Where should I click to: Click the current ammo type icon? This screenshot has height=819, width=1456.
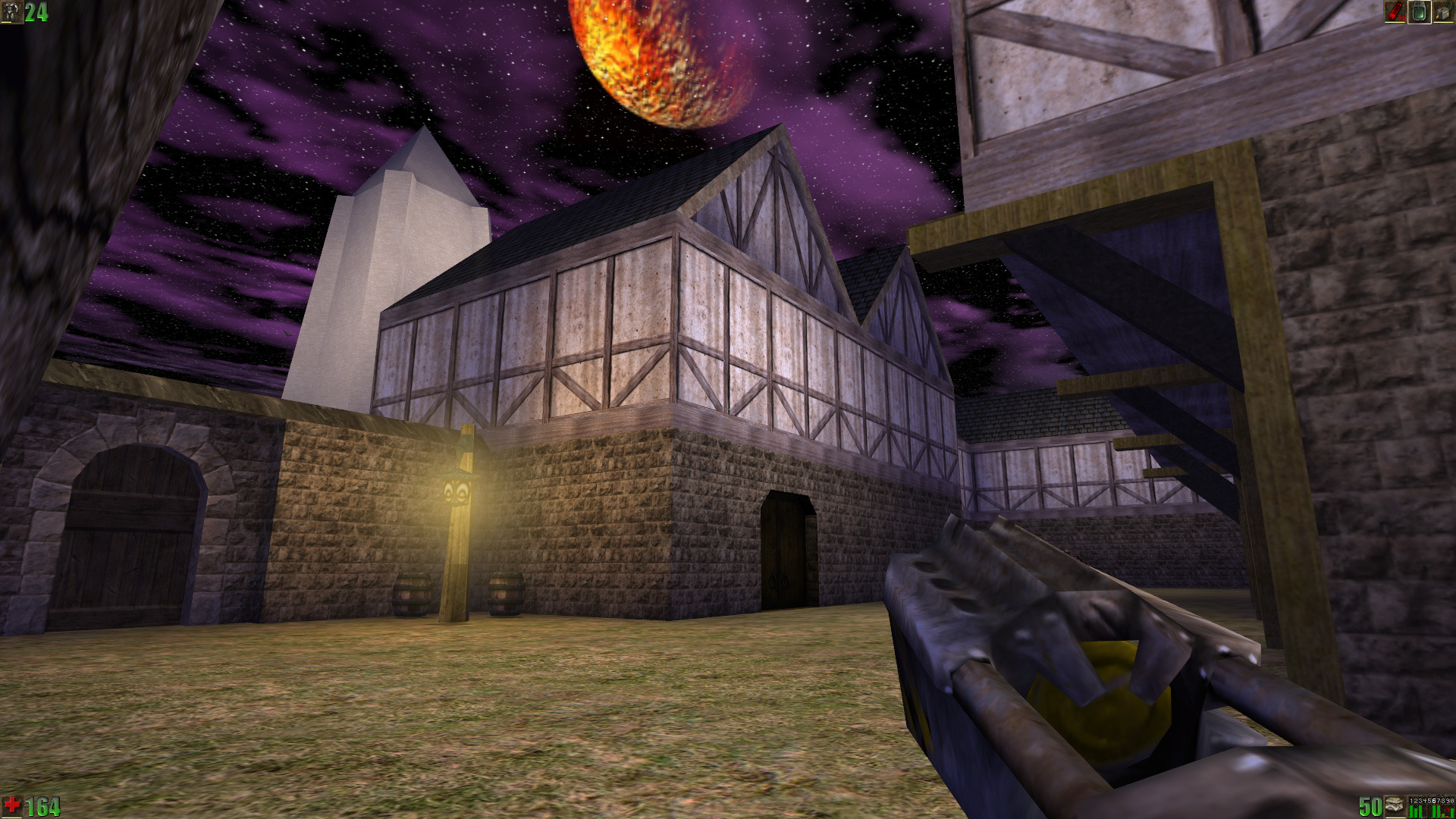click(x=1394, y=805)
